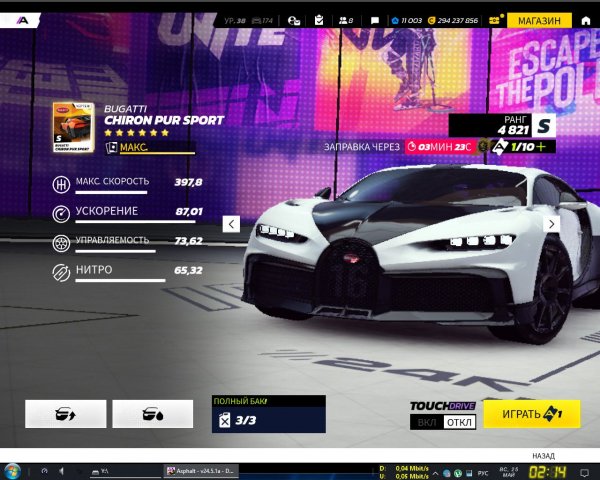Click the car button with the upward arrow
600x480 pixels.
(65, 414)
